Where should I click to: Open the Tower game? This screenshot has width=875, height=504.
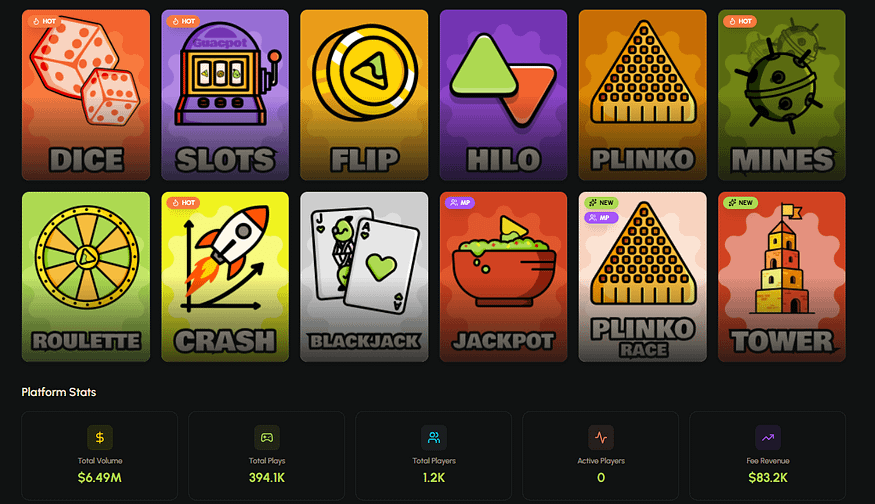coord(782,277)
